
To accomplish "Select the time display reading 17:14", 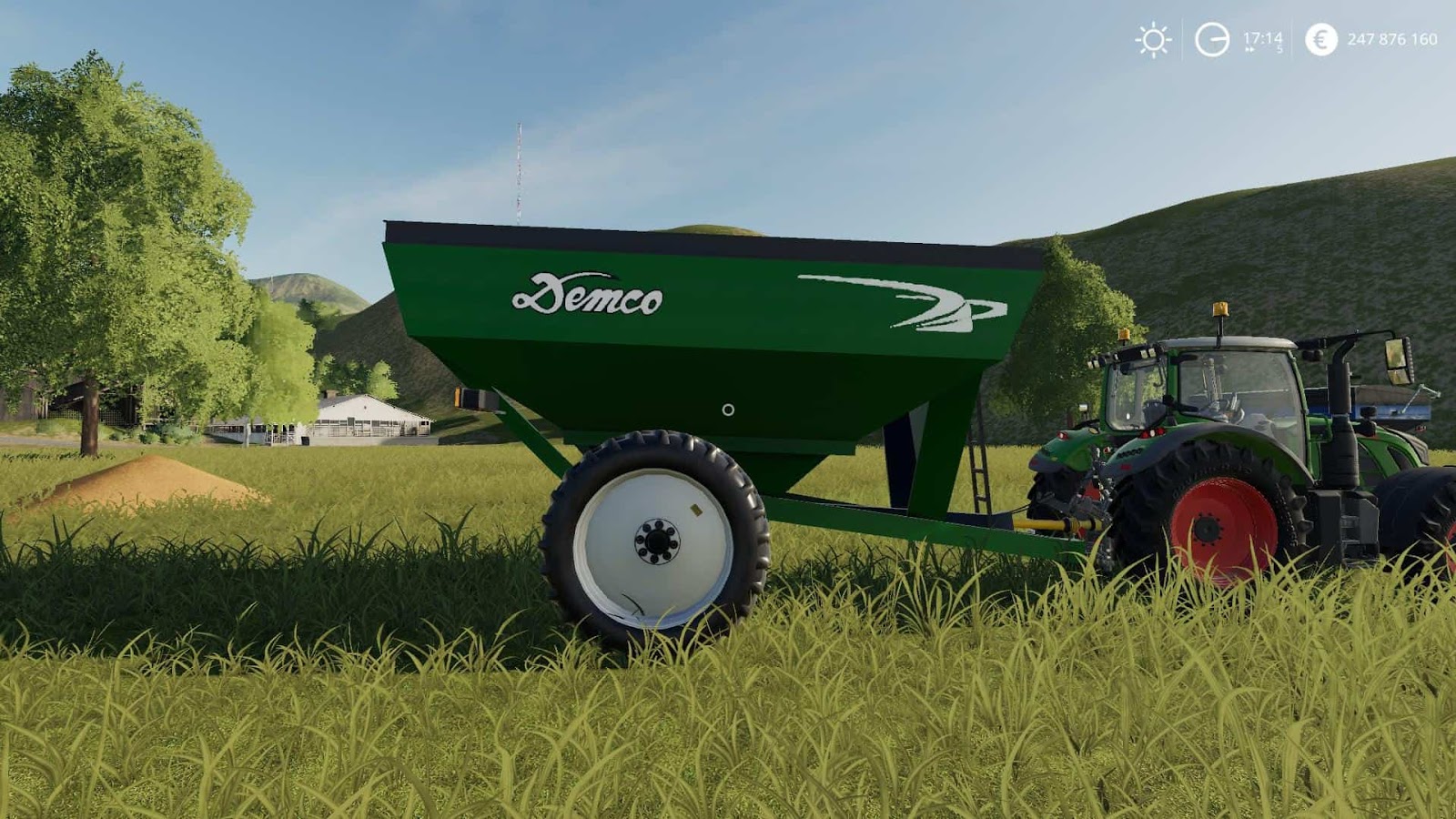I will pos(1263,37).
